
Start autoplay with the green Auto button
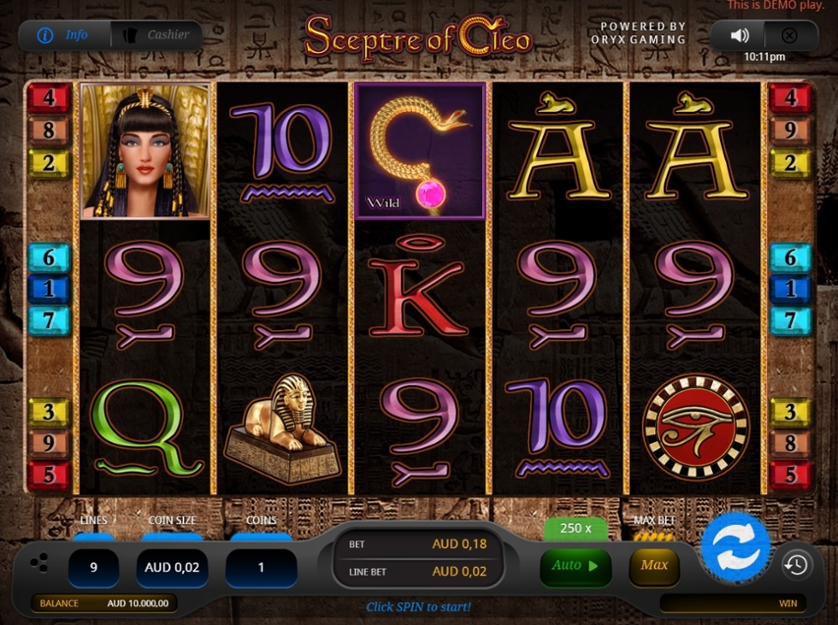click(x=575, y=566)
